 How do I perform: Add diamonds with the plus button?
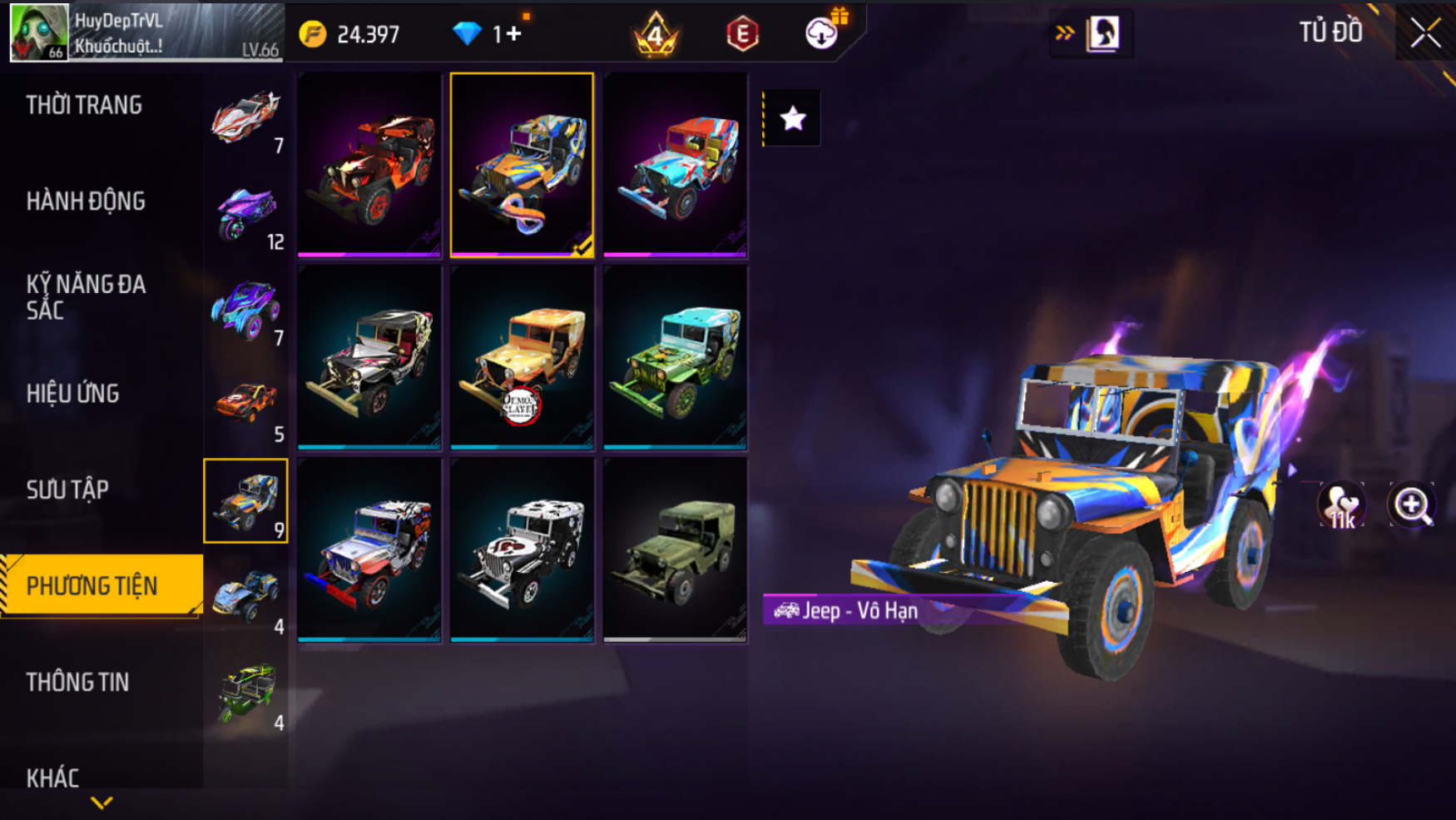pos(513,33)
